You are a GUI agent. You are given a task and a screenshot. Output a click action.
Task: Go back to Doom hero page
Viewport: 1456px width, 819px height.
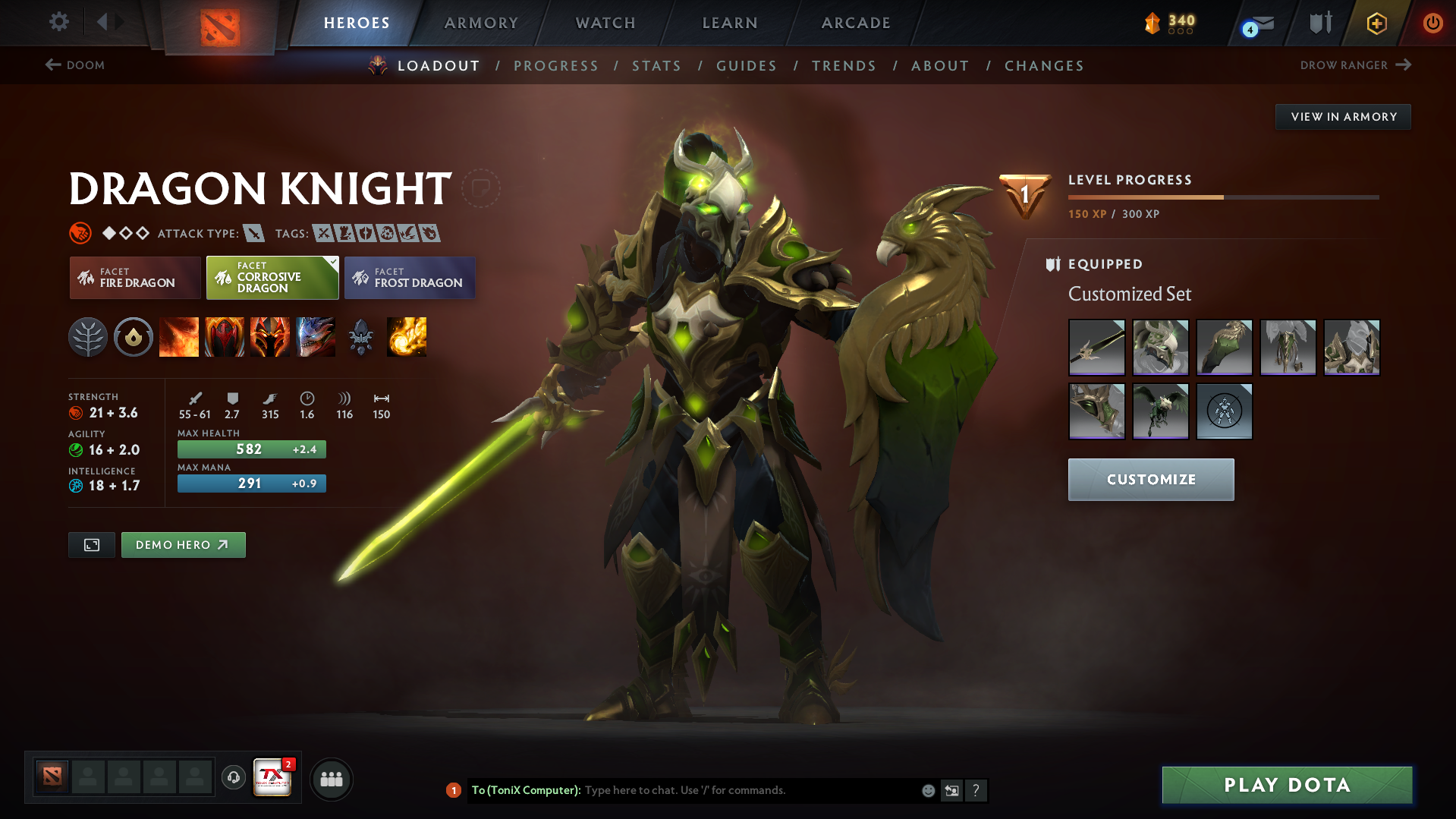coord(75,65)
